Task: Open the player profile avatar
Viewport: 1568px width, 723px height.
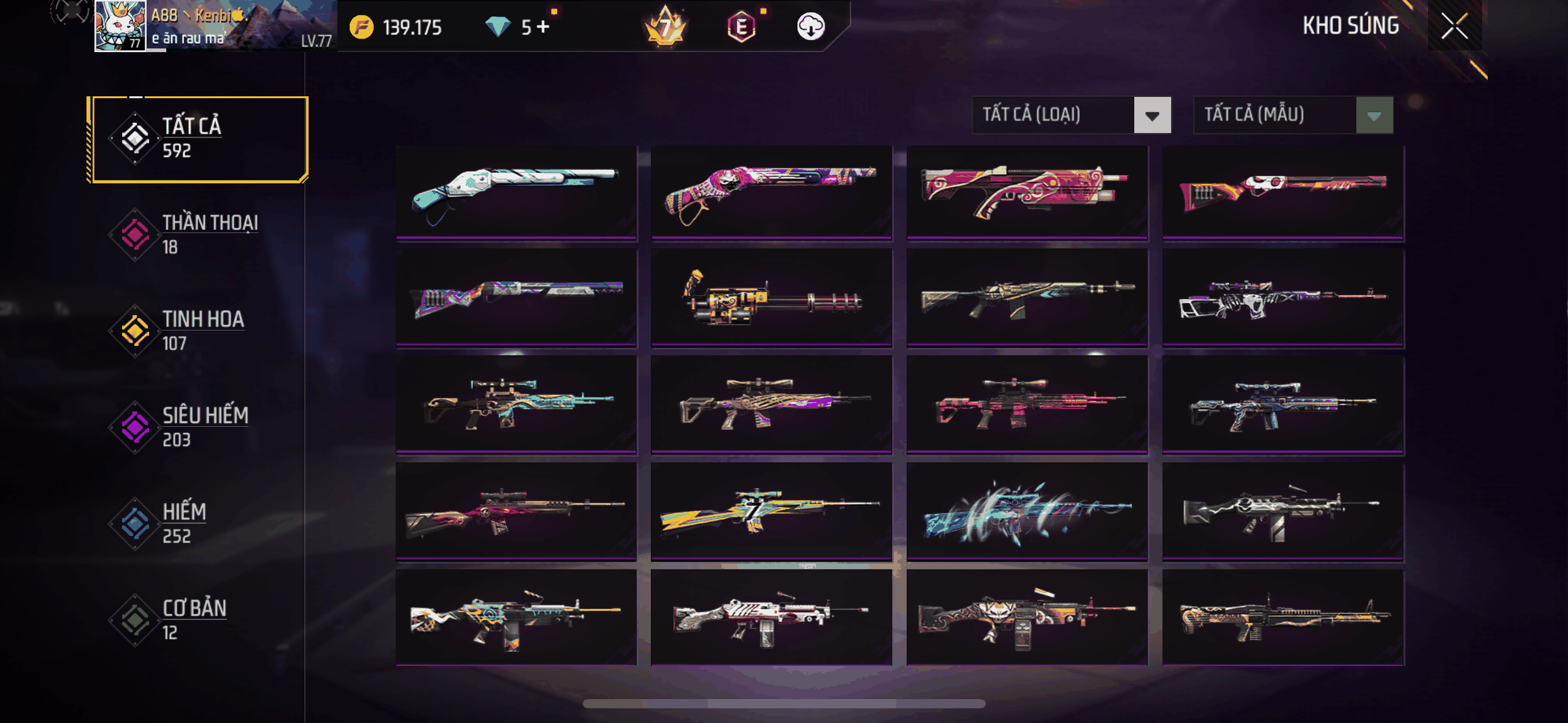Action: click(120, 26)
